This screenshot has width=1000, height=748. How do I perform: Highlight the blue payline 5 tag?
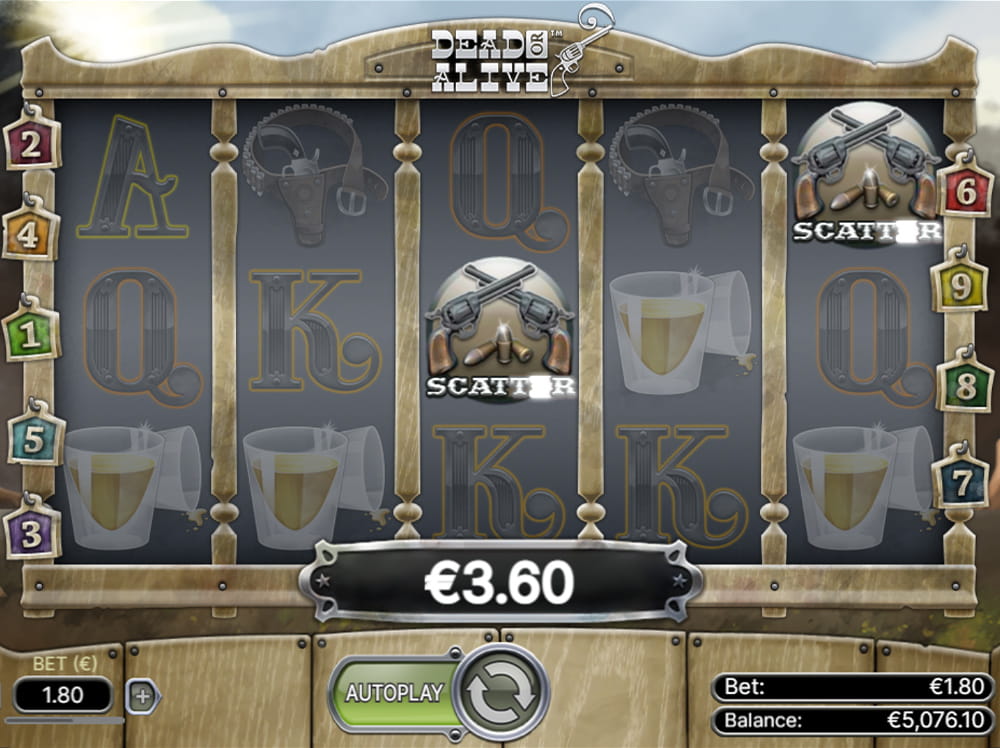[33, 439]
